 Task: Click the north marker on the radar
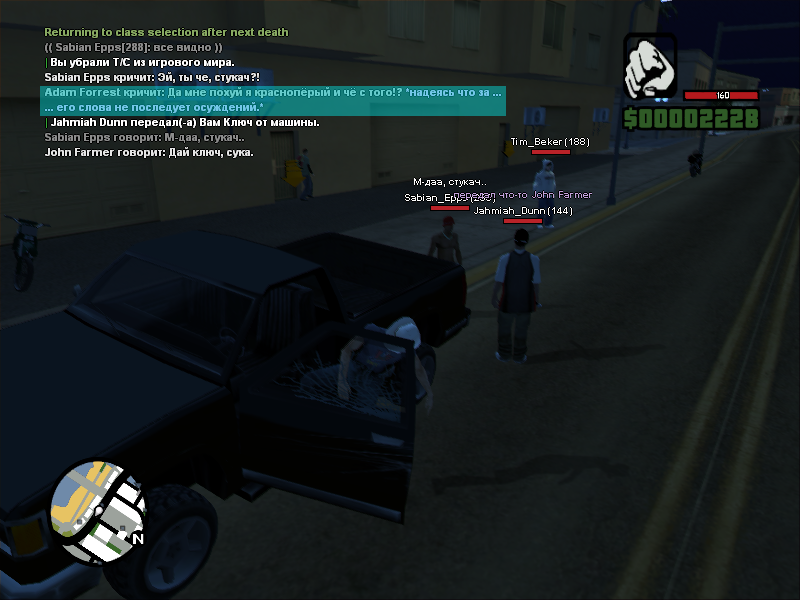coord(138,540)
